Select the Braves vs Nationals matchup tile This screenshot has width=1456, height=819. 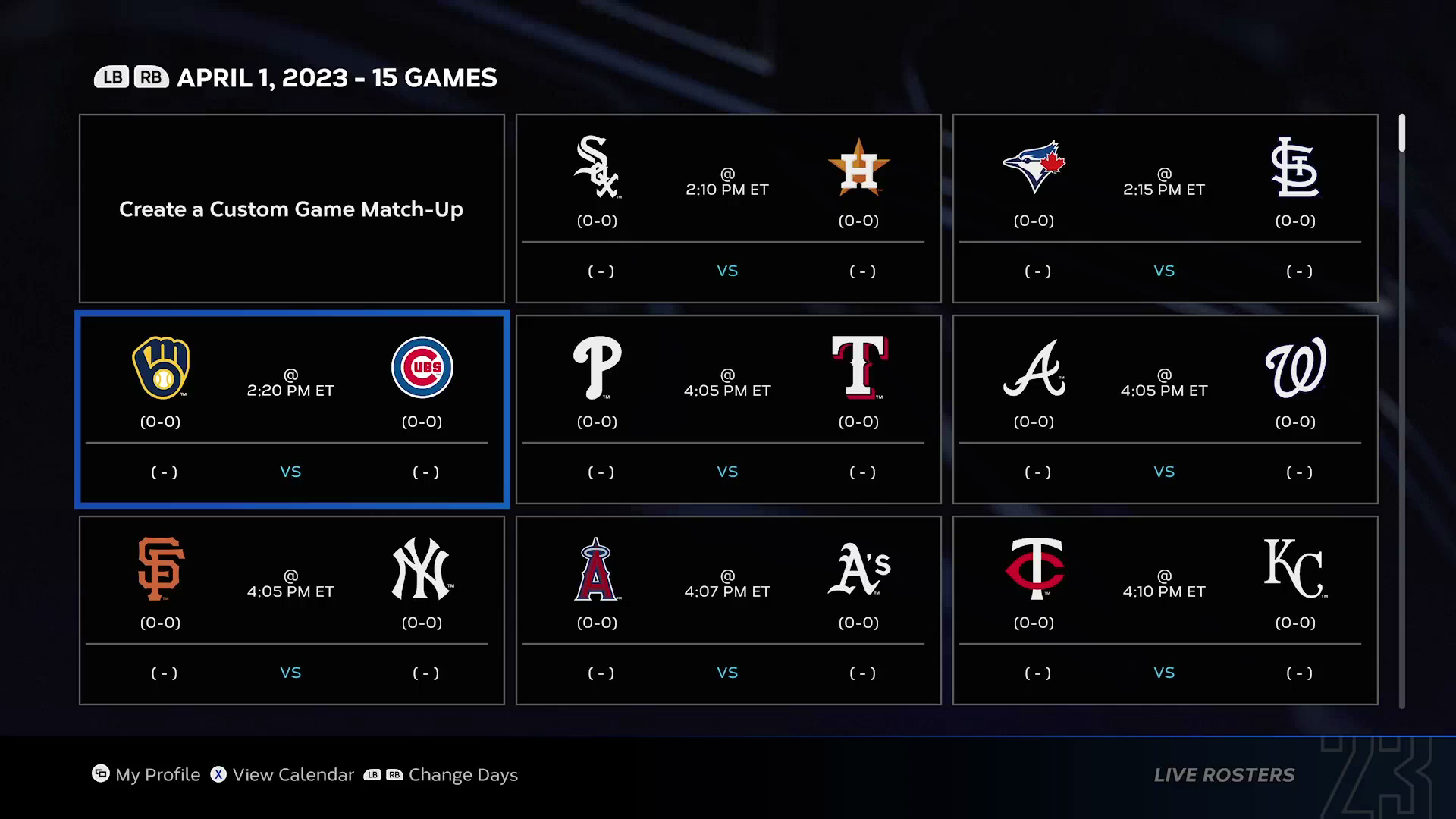click(x=1165, y=409)
